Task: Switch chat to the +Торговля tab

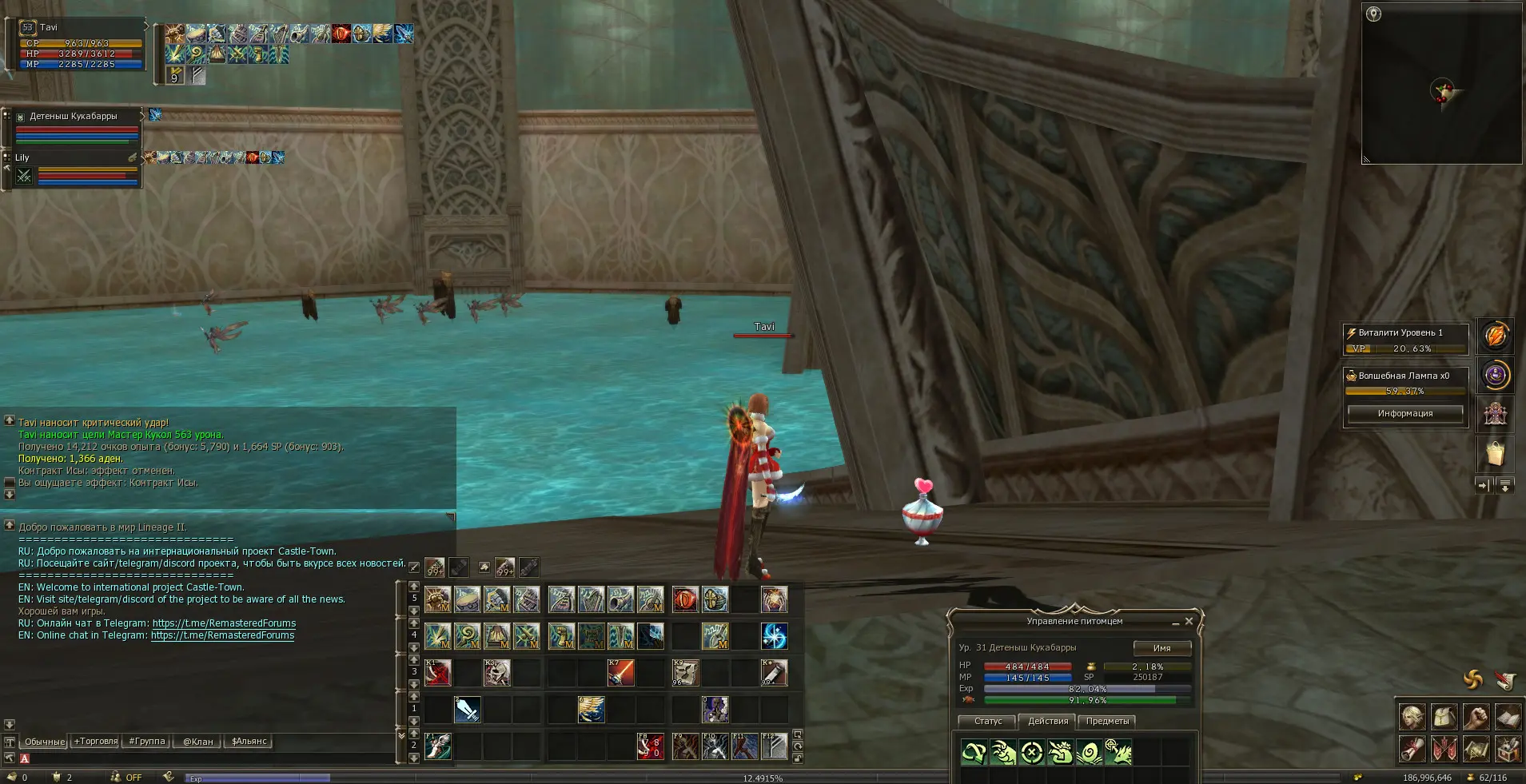Action: tap(95, 742)
